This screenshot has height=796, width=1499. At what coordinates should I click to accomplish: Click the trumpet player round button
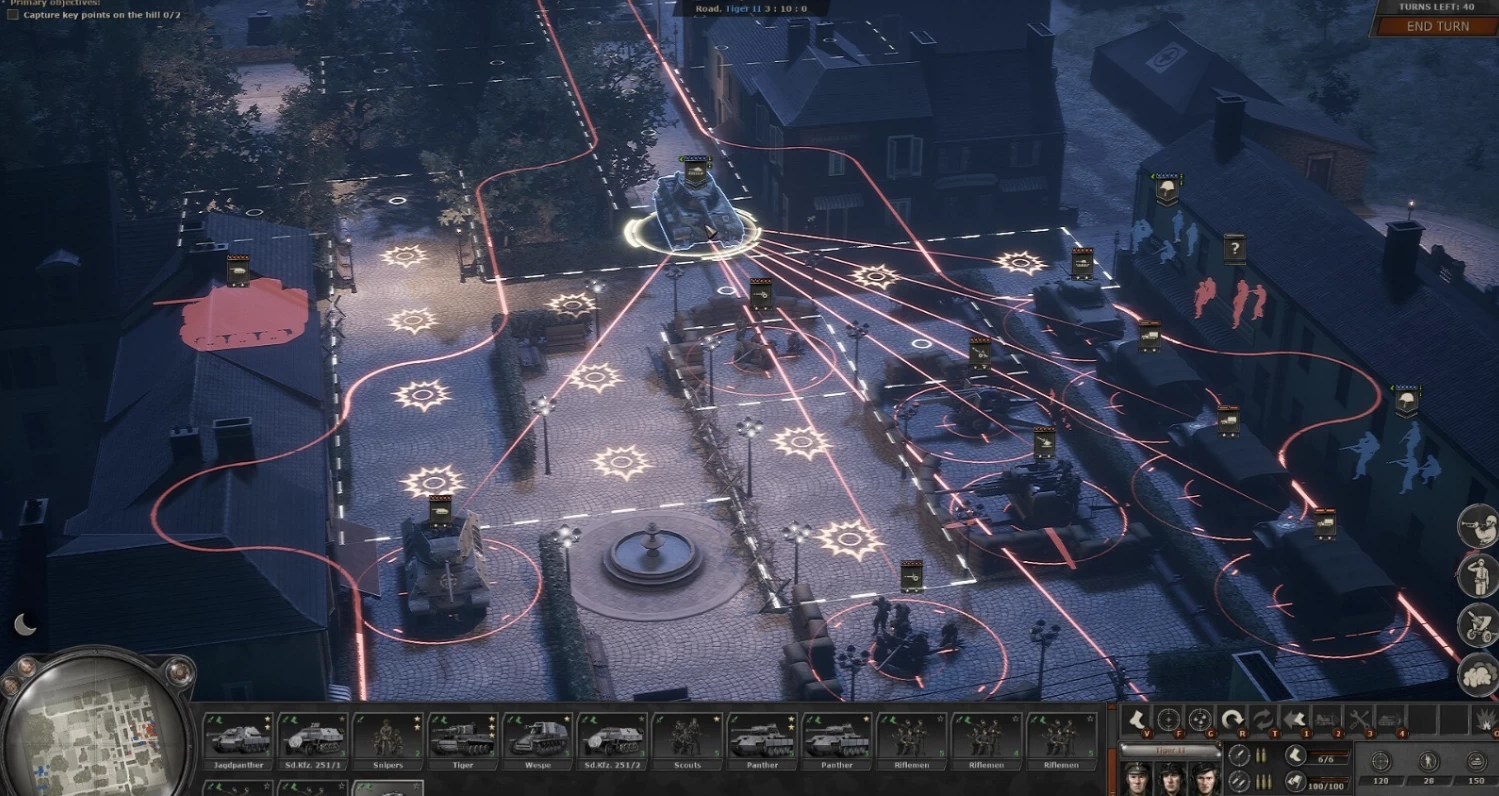[x=1476, y=527]
